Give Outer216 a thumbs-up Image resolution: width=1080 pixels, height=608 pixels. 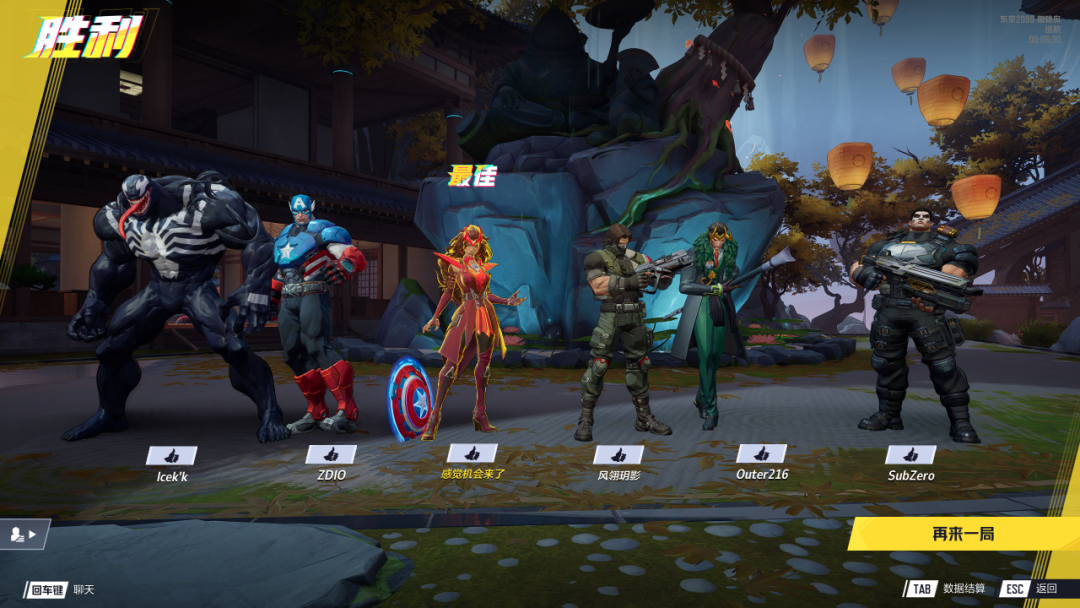[761, 455]
